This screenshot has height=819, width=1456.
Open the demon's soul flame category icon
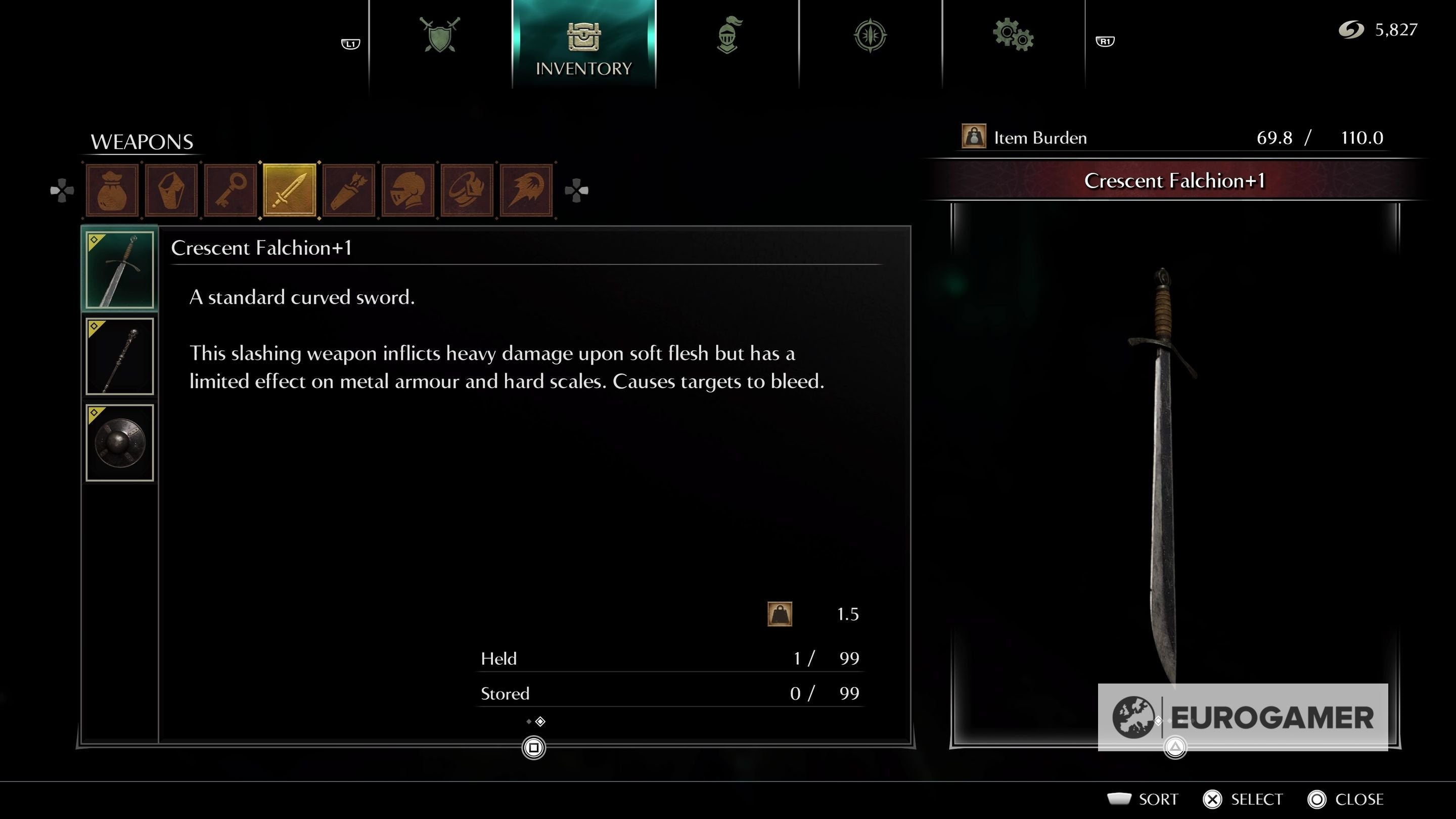(x=527, y=190)
